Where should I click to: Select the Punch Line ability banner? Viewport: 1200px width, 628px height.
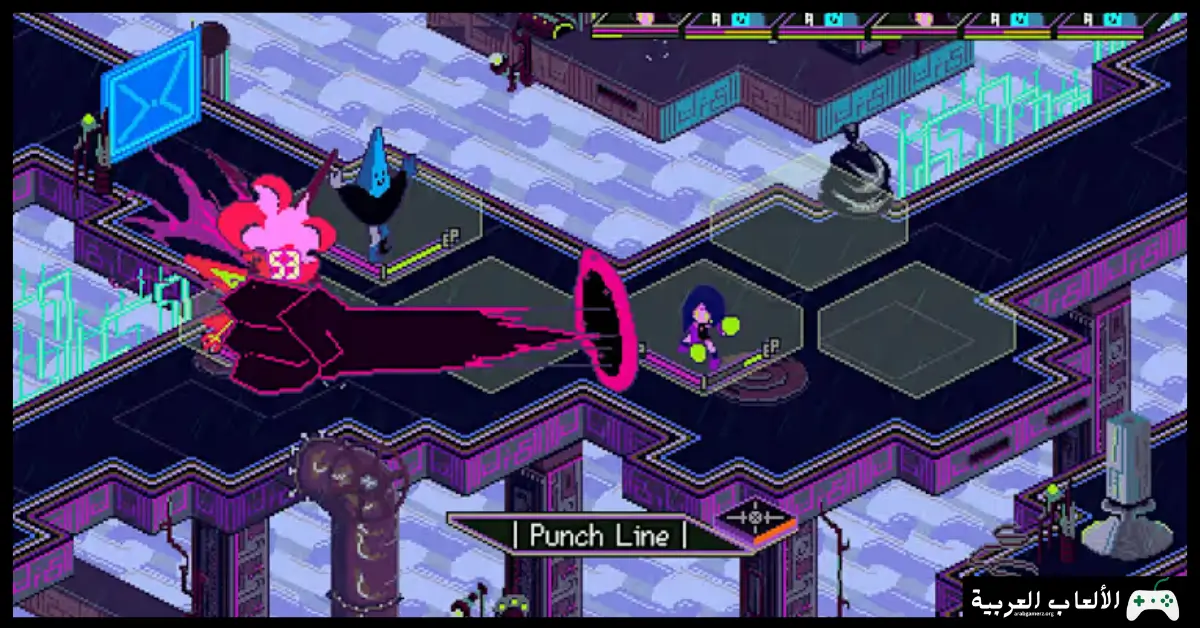click(x=598, y=535)
